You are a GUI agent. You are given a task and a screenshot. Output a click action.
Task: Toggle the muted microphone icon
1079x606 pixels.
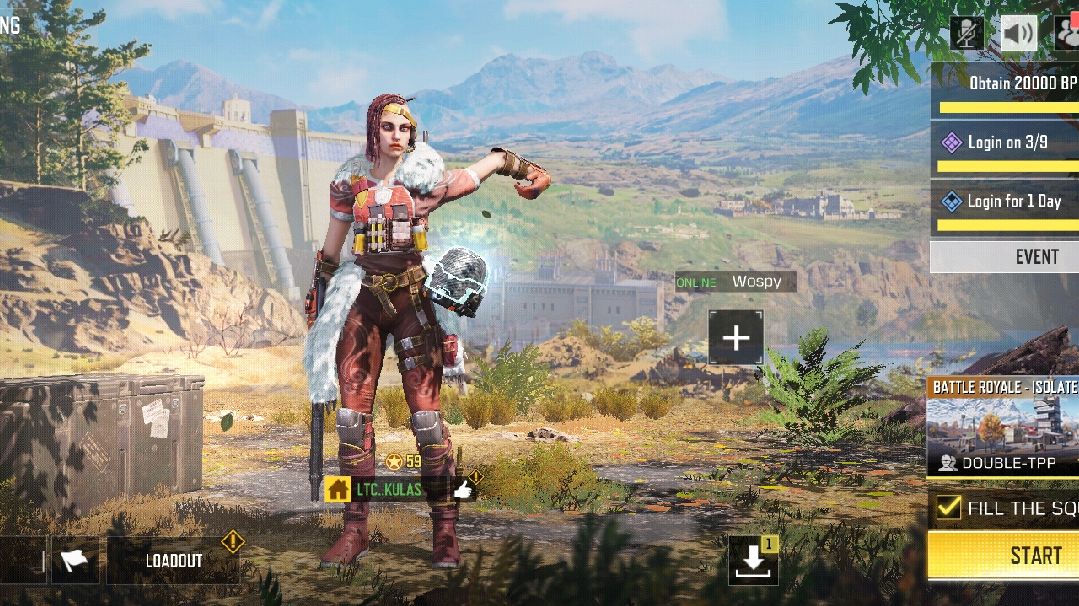967,34
